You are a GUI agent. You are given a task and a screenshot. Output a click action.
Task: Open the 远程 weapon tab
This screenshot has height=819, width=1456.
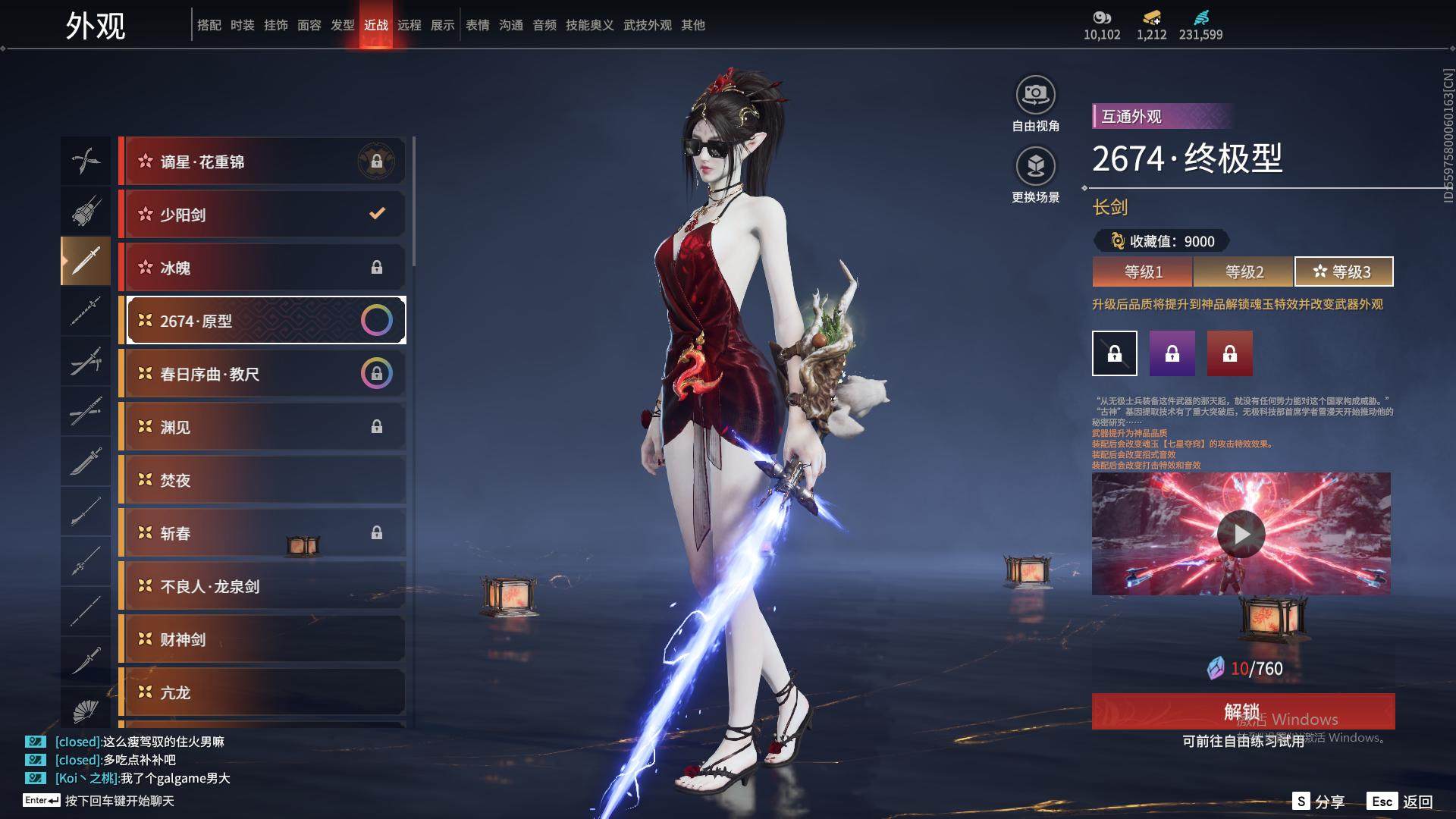click(409, 25)
